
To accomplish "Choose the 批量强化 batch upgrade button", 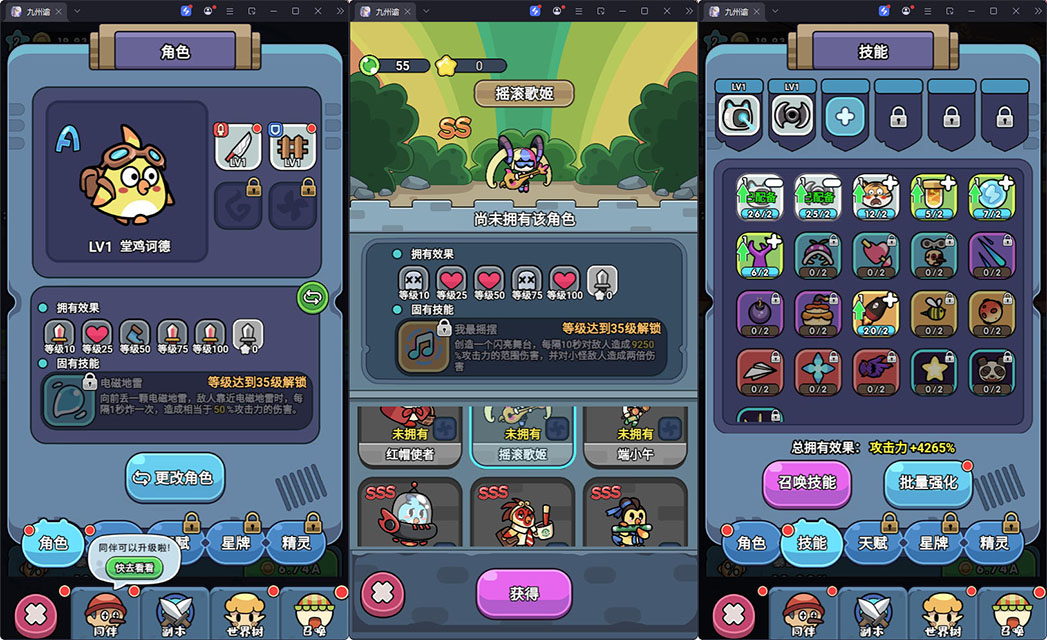I will tap(927, 483).
